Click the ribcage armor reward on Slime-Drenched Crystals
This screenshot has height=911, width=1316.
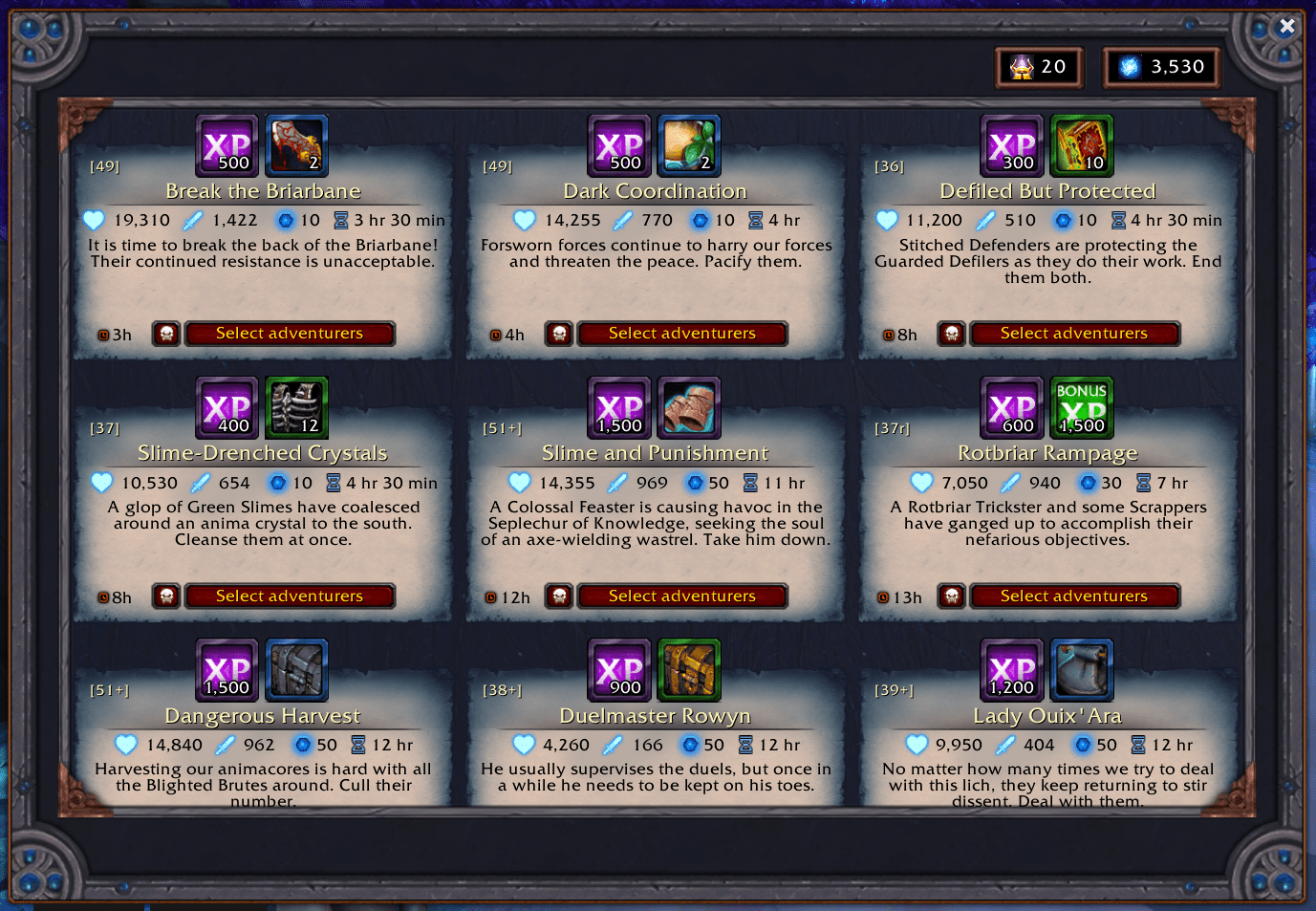coord(296,407)
